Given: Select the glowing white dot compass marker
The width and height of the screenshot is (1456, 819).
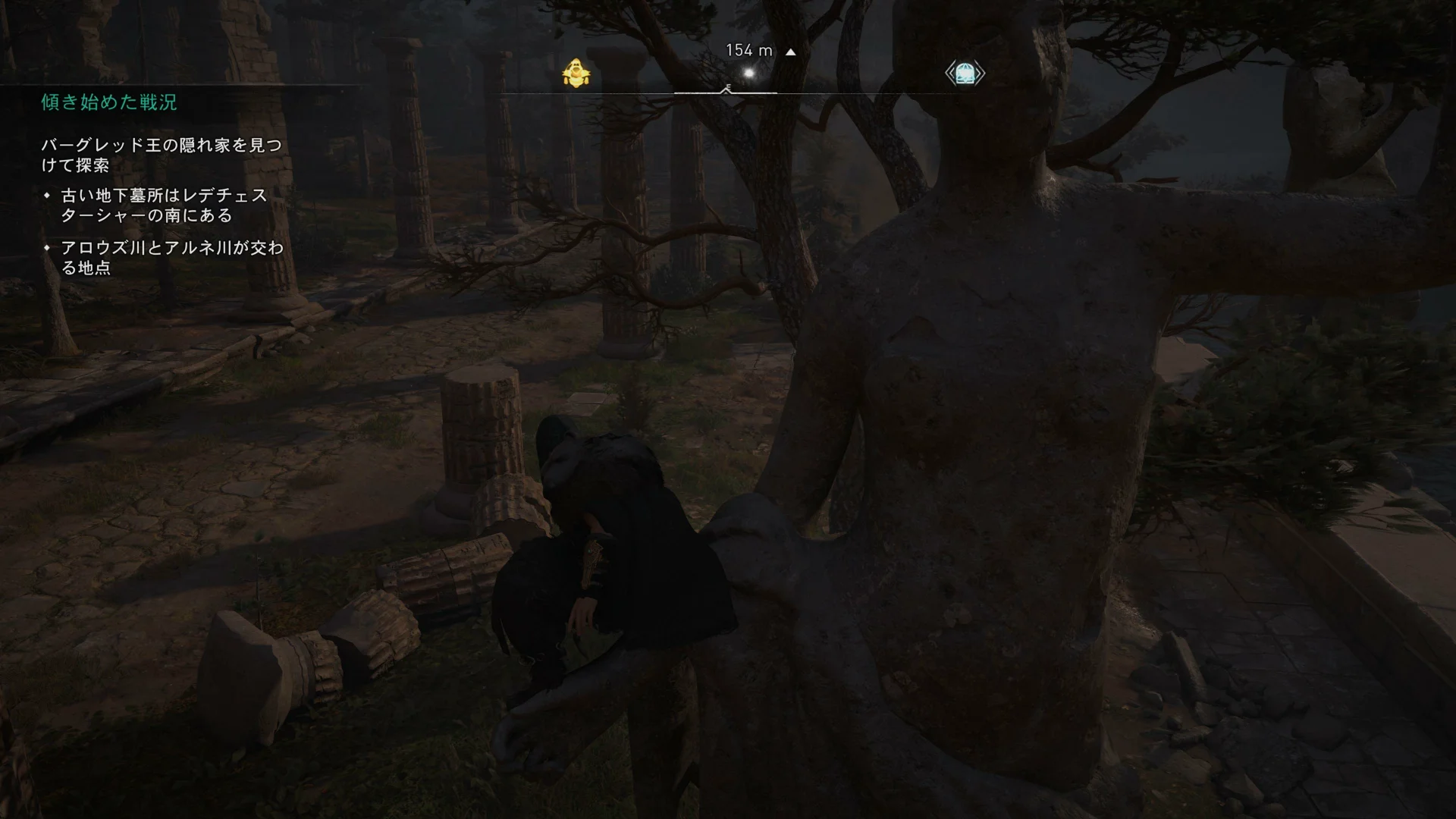Looking at the screenshot, I should coord(750,74).
